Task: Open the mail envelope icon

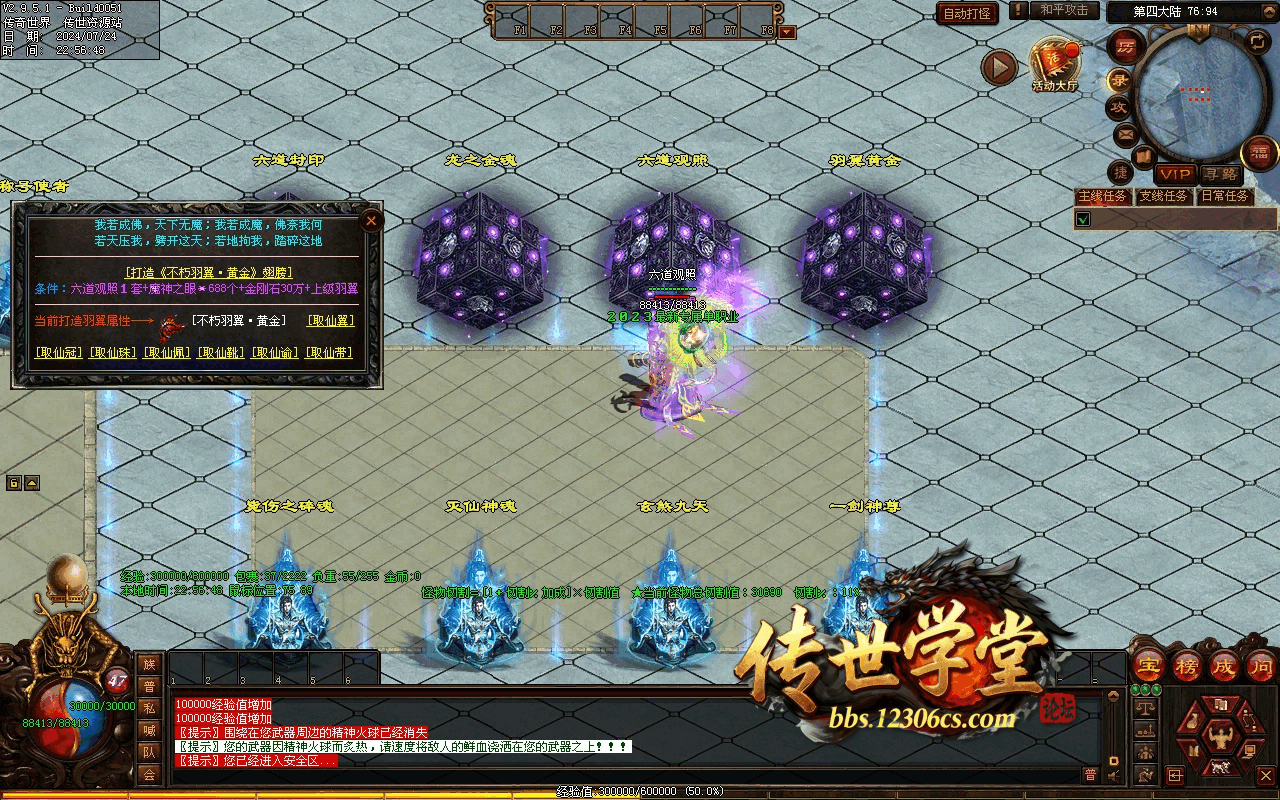Action: click(x=1125, y=133)
